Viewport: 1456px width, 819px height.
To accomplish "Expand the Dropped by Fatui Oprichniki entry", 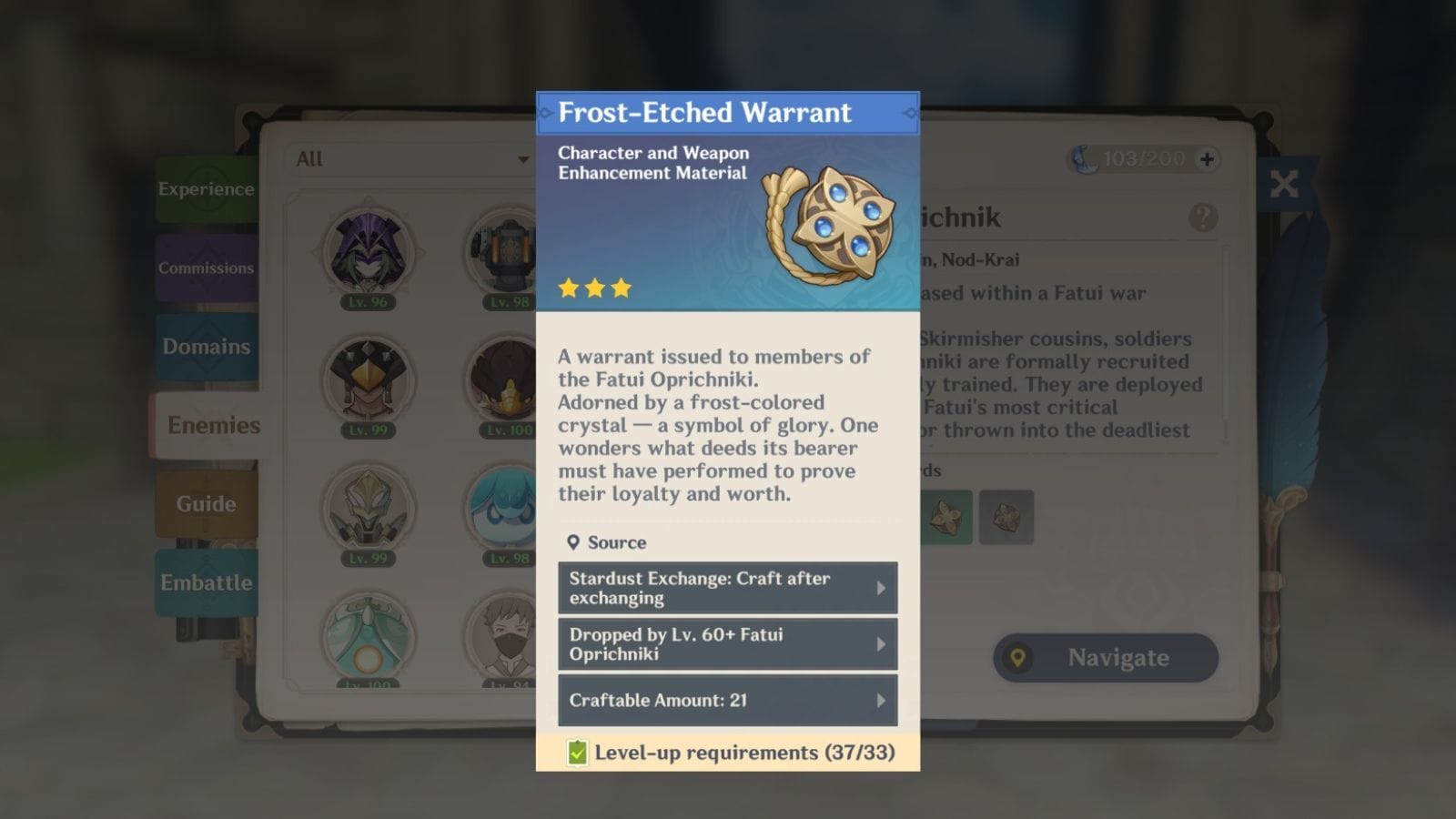I will pyautogui.click(x=727, y=644).
